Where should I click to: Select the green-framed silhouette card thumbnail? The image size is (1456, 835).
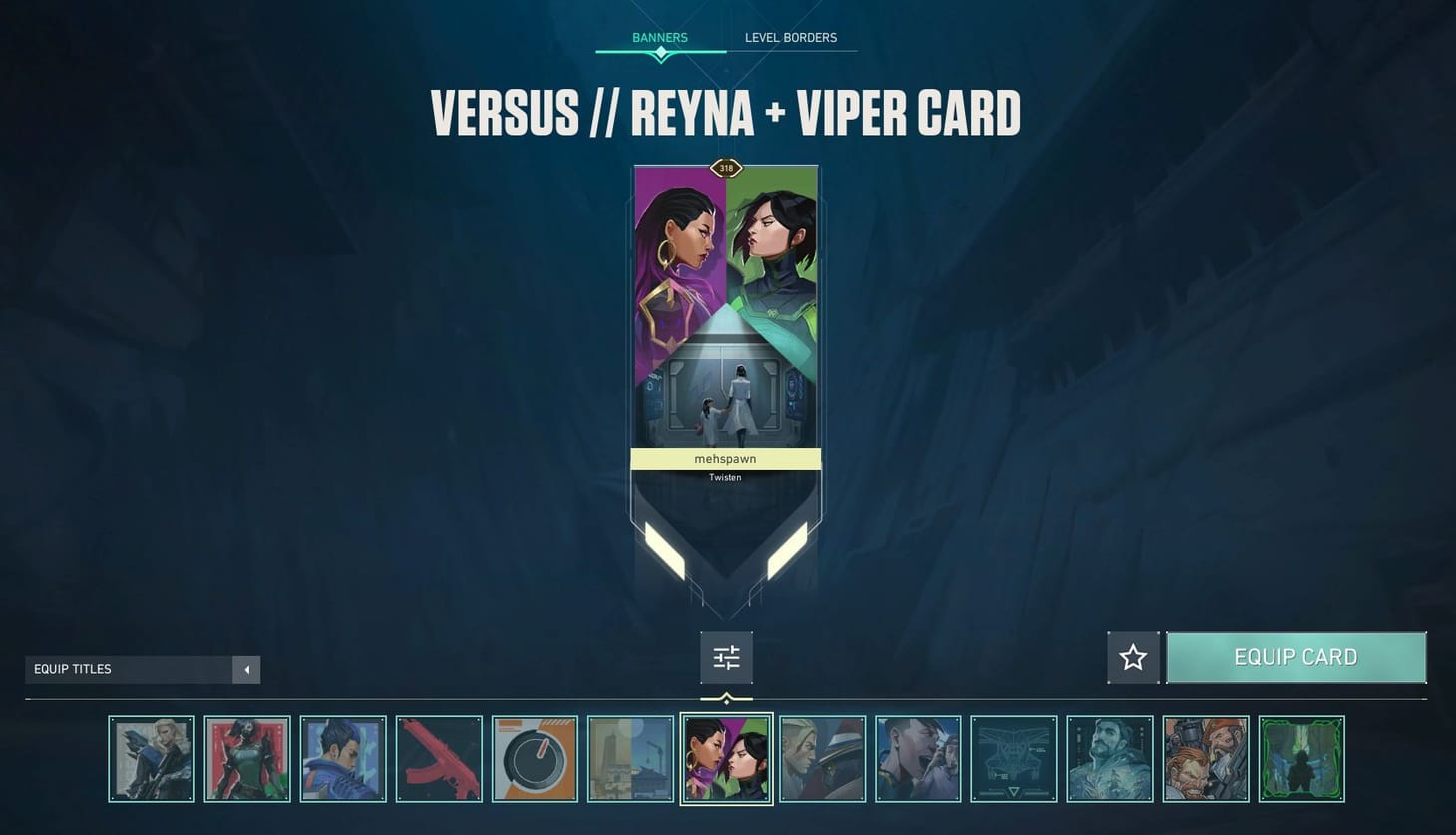click(1301, 758)
